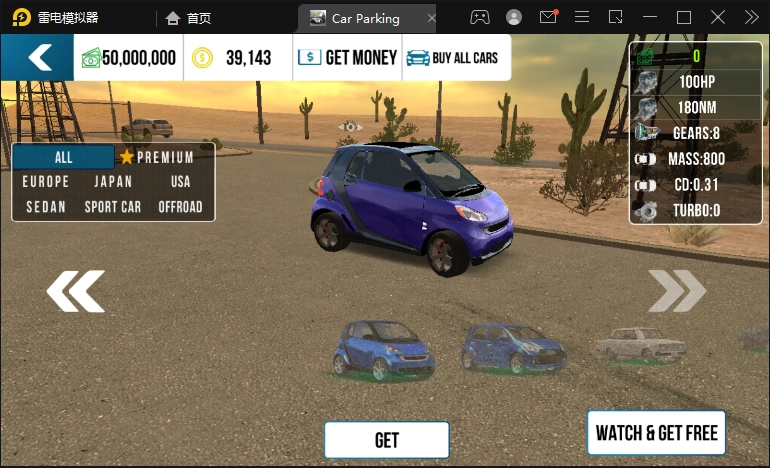Show USA cars only
This screenshot has width=770, height=468.
[180, 182]
